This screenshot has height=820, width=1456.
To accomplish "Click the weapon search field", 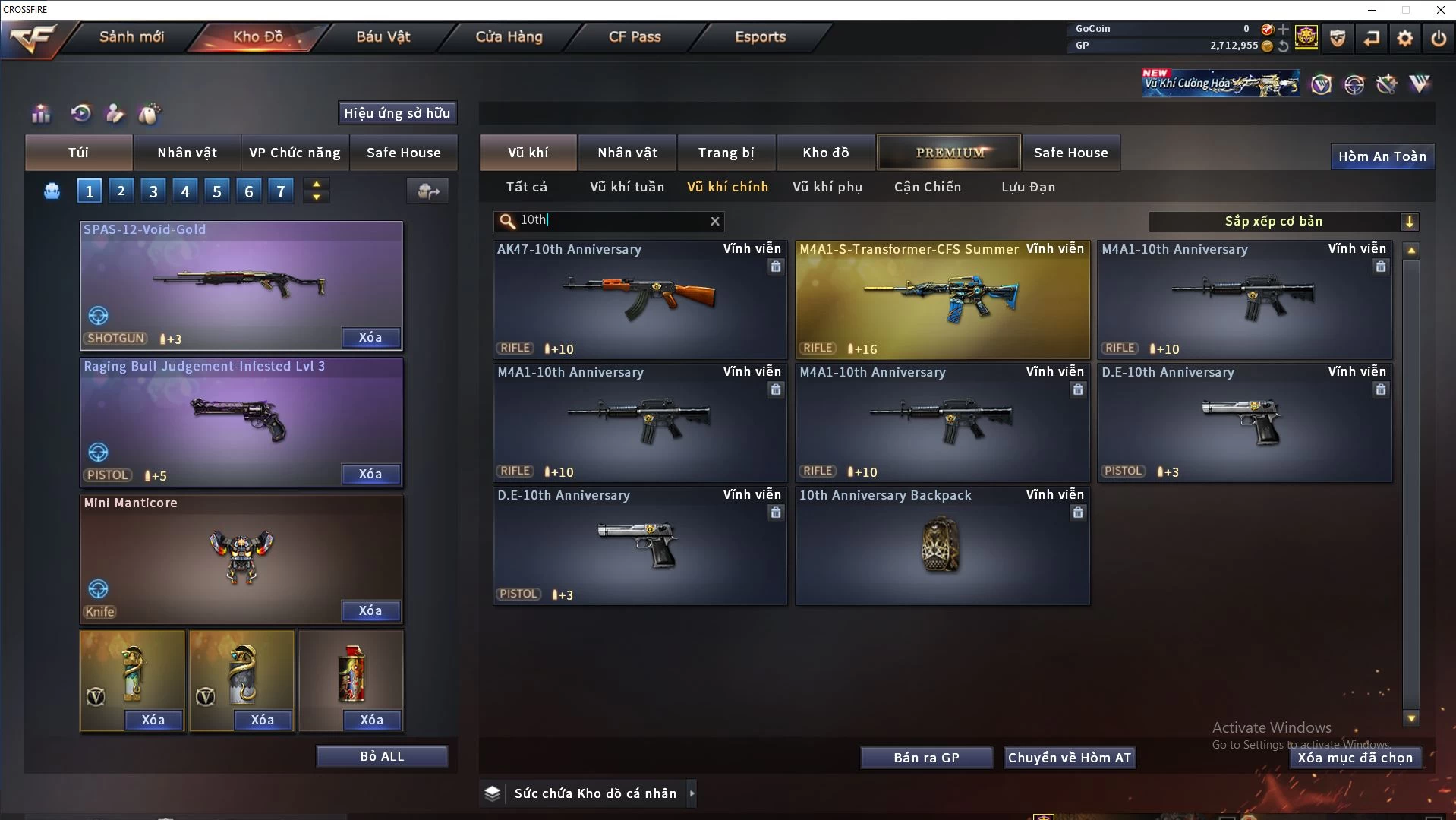I will click(x=607, y=221).
